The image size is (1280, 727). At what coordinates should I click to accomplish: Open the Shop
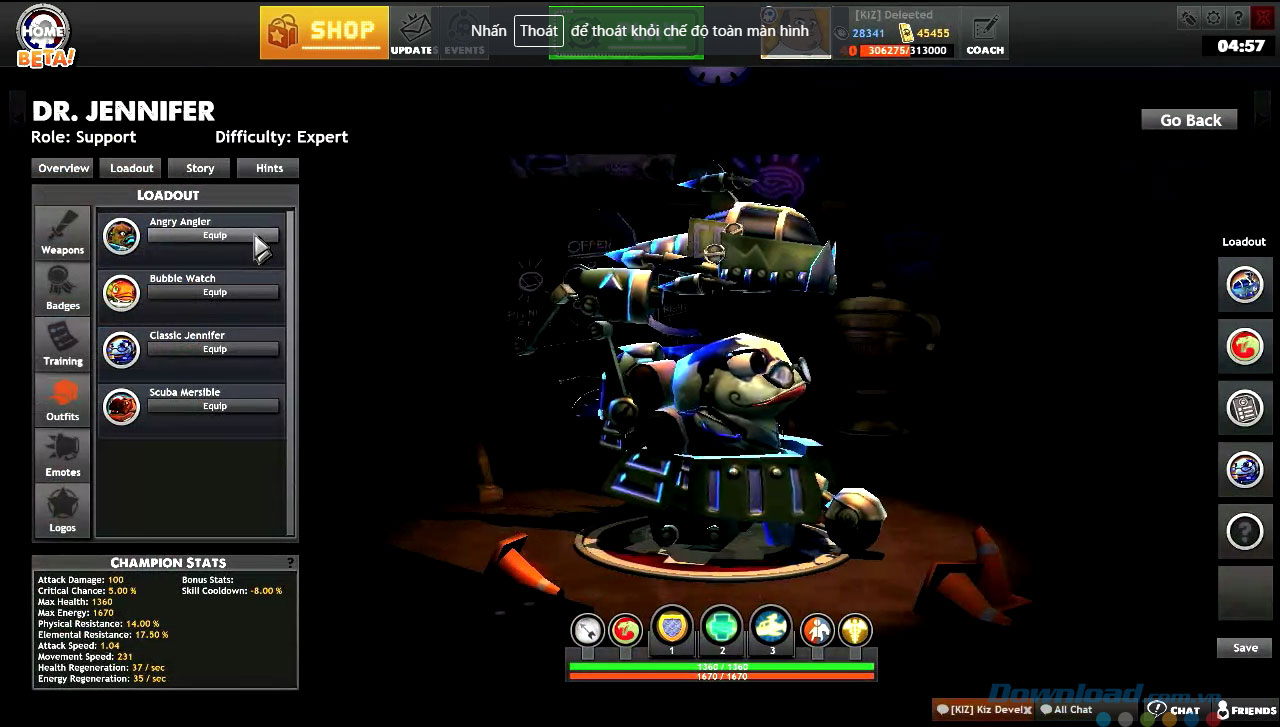[x=324, y=32]
